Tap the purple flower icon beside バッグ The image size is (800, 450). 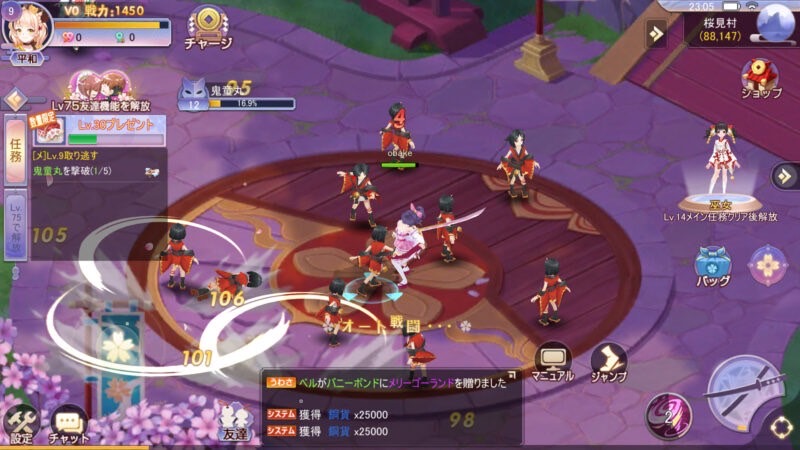767,265
